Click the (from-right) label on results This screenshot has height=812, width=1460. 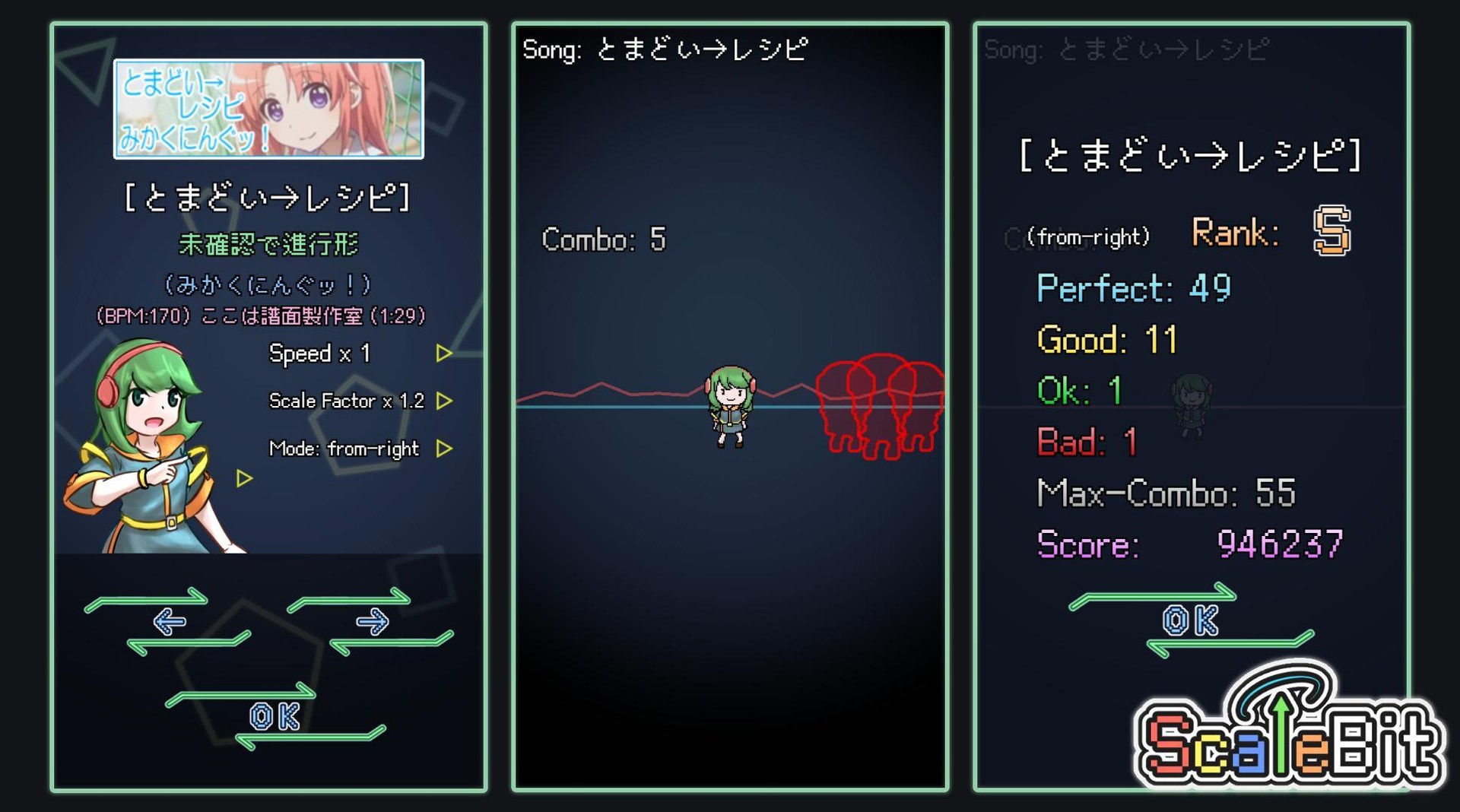click(1089, 236)
